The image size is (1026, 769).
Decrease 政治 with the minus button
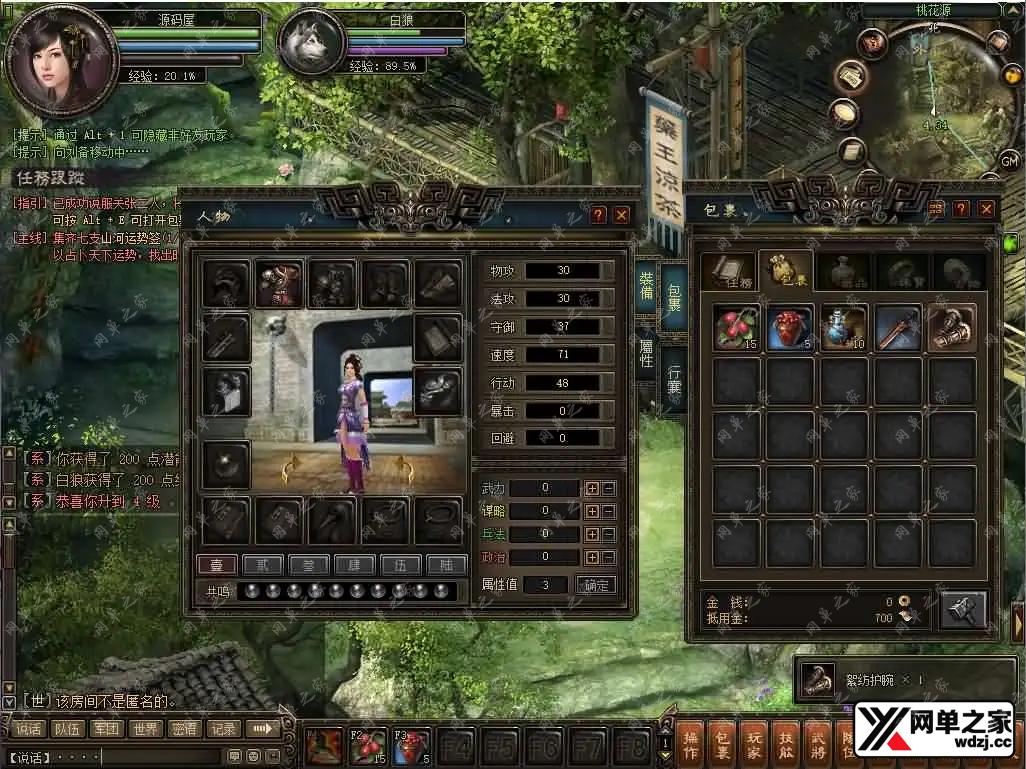click(608, 557)
